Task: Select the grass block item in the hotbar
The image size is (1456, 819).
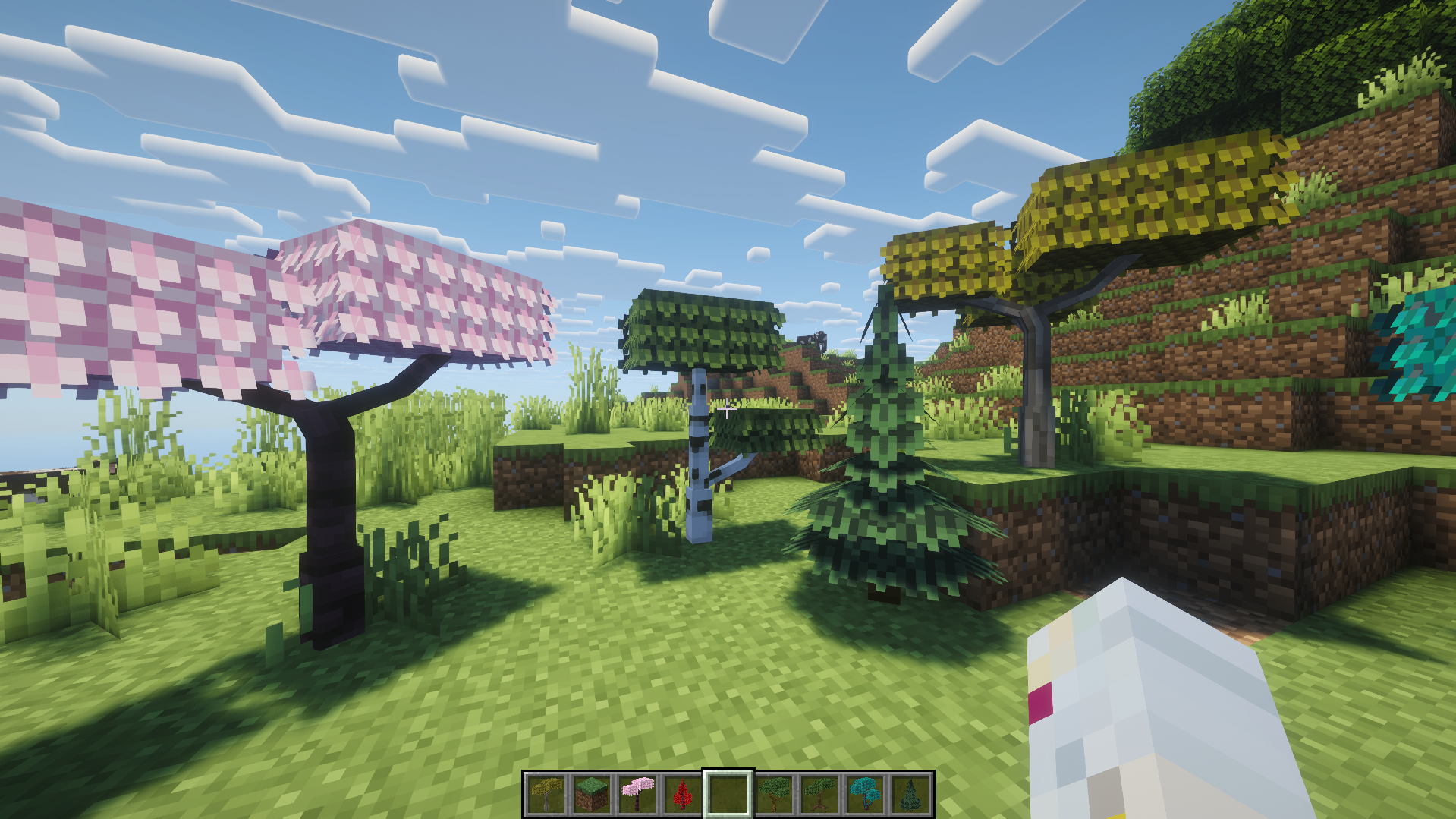Action: point(590,793)
